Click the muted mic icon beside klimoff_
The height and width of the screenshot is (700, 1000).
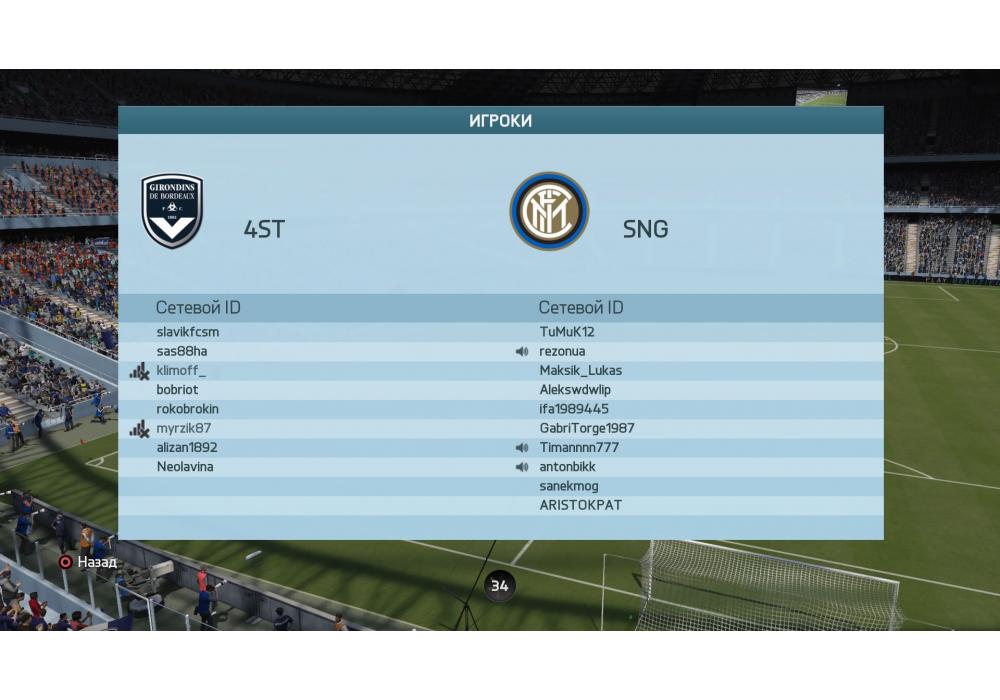tap(139, 371)
